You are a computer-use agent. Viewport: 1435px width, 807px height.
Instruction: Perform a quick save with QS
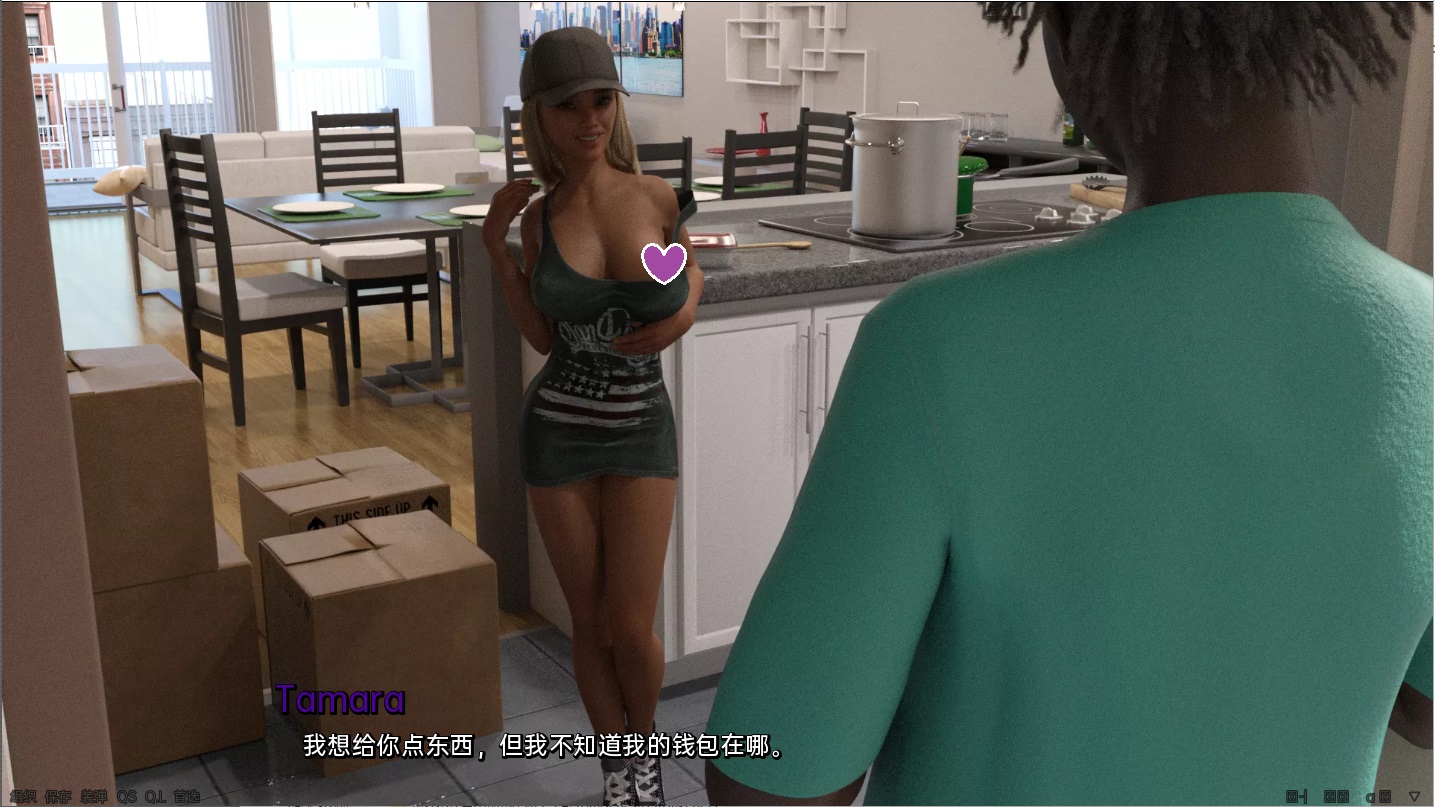click(126, 796)
